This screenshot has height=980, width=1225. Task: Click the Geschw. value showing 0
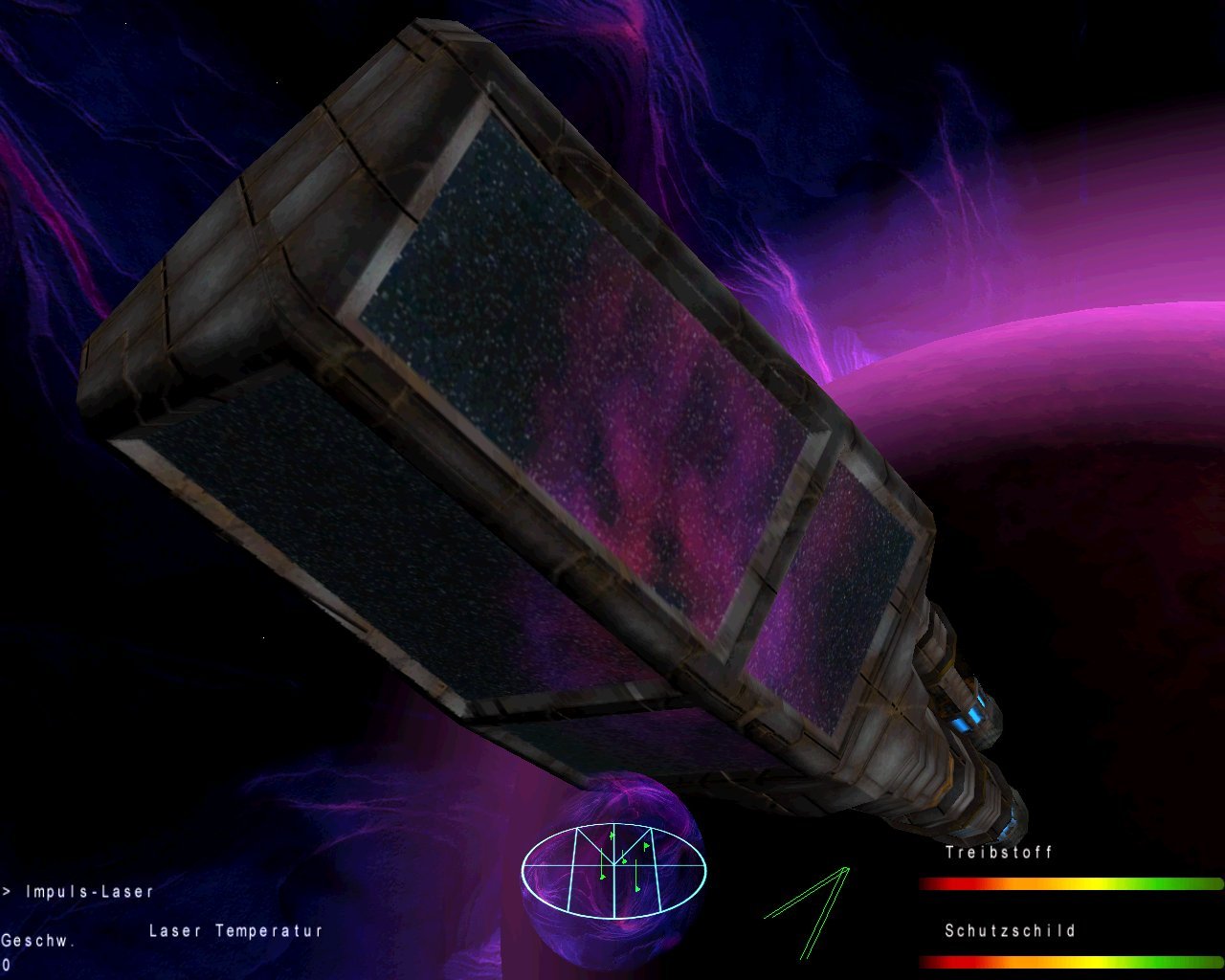point(8,967)
